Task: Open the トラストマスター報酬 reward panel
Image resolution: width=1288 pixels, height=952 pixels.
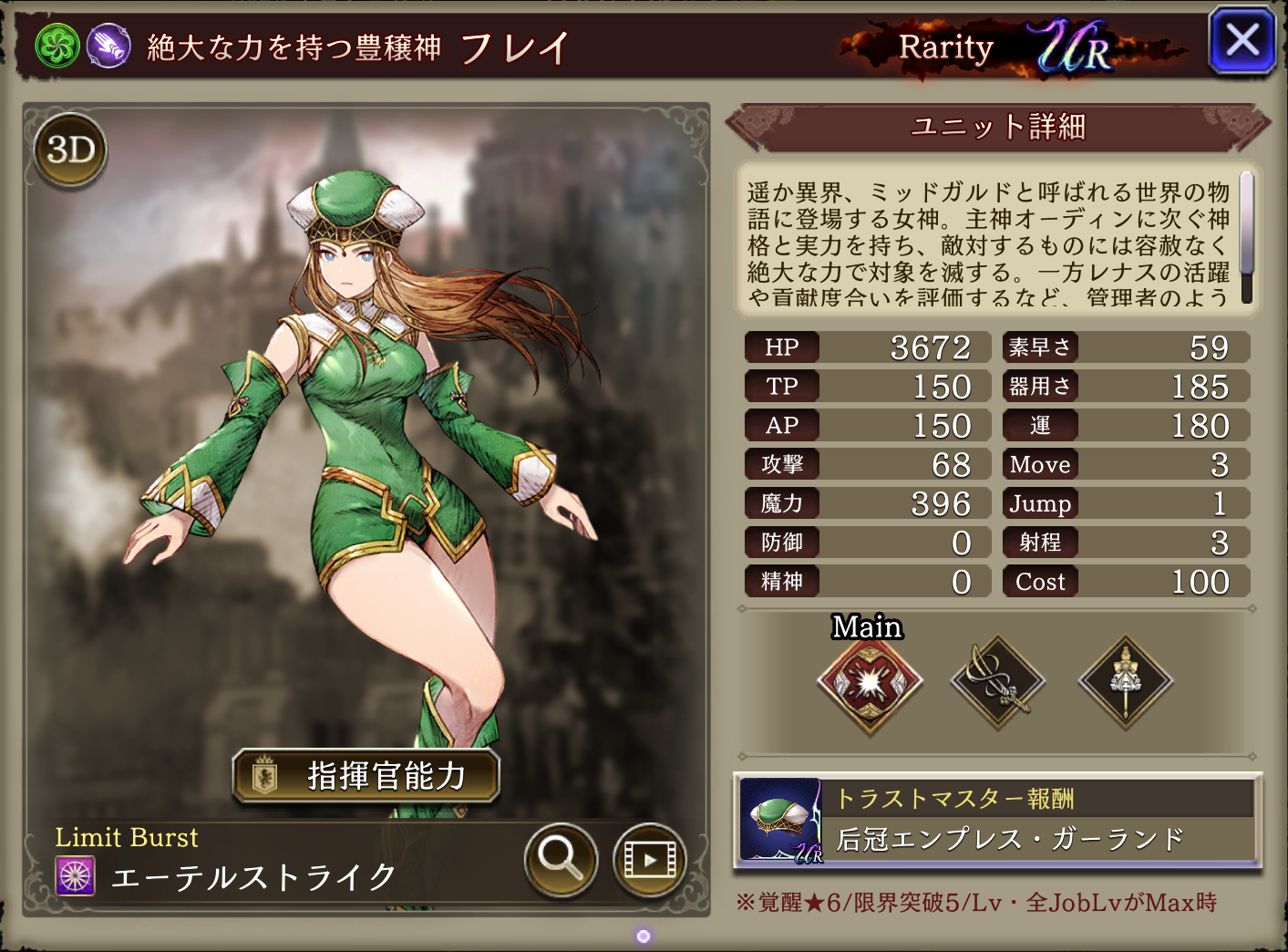Action: (x=997, y=821)
